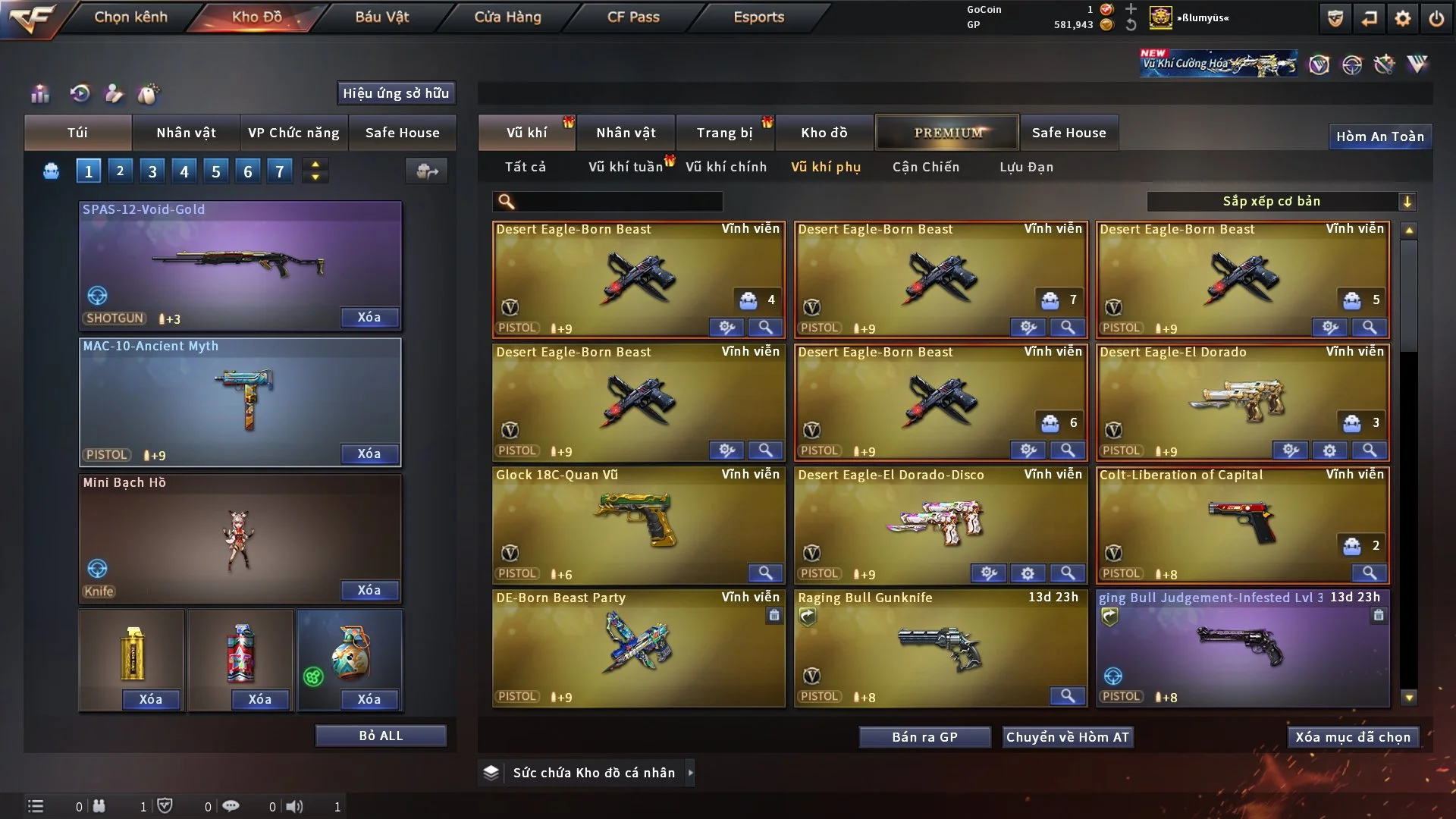Image resolution: width=1456 pixels, height=819 pixels.
Task: Open the gear settings icon
Action: pos(1403,18)
